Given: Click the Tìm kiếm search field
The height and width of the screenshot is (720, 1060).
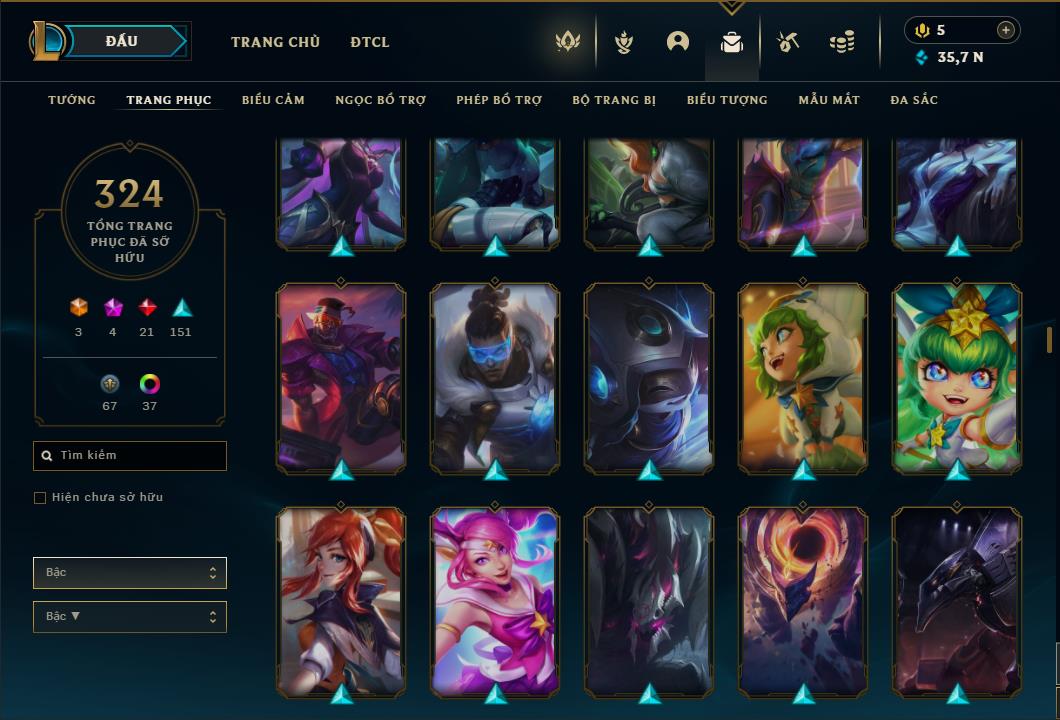Looking at the screenshot, I should click(x=130, y=456).
